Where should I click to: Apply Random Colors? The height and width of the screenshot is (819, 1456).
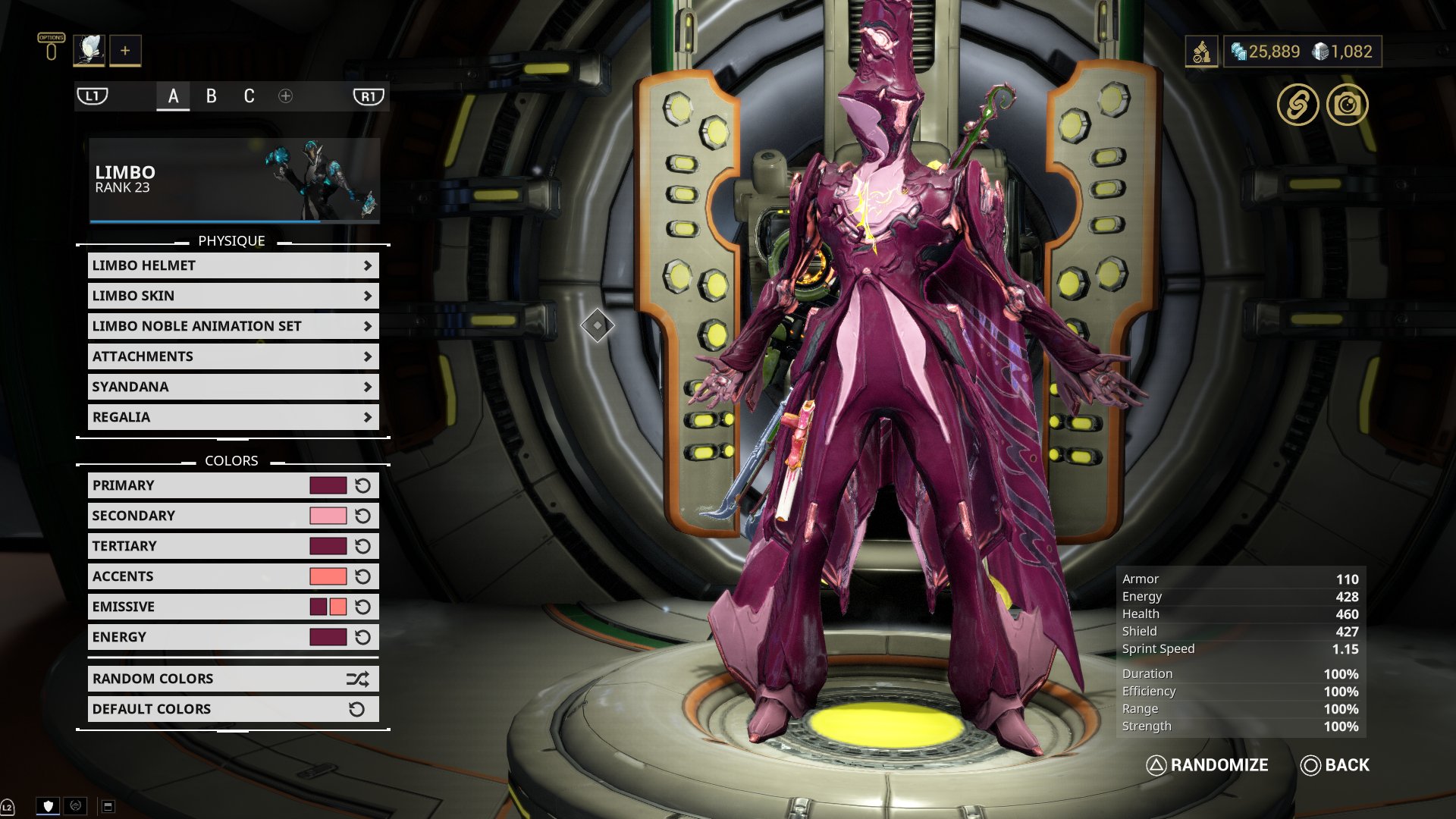(x=233, y=679)
